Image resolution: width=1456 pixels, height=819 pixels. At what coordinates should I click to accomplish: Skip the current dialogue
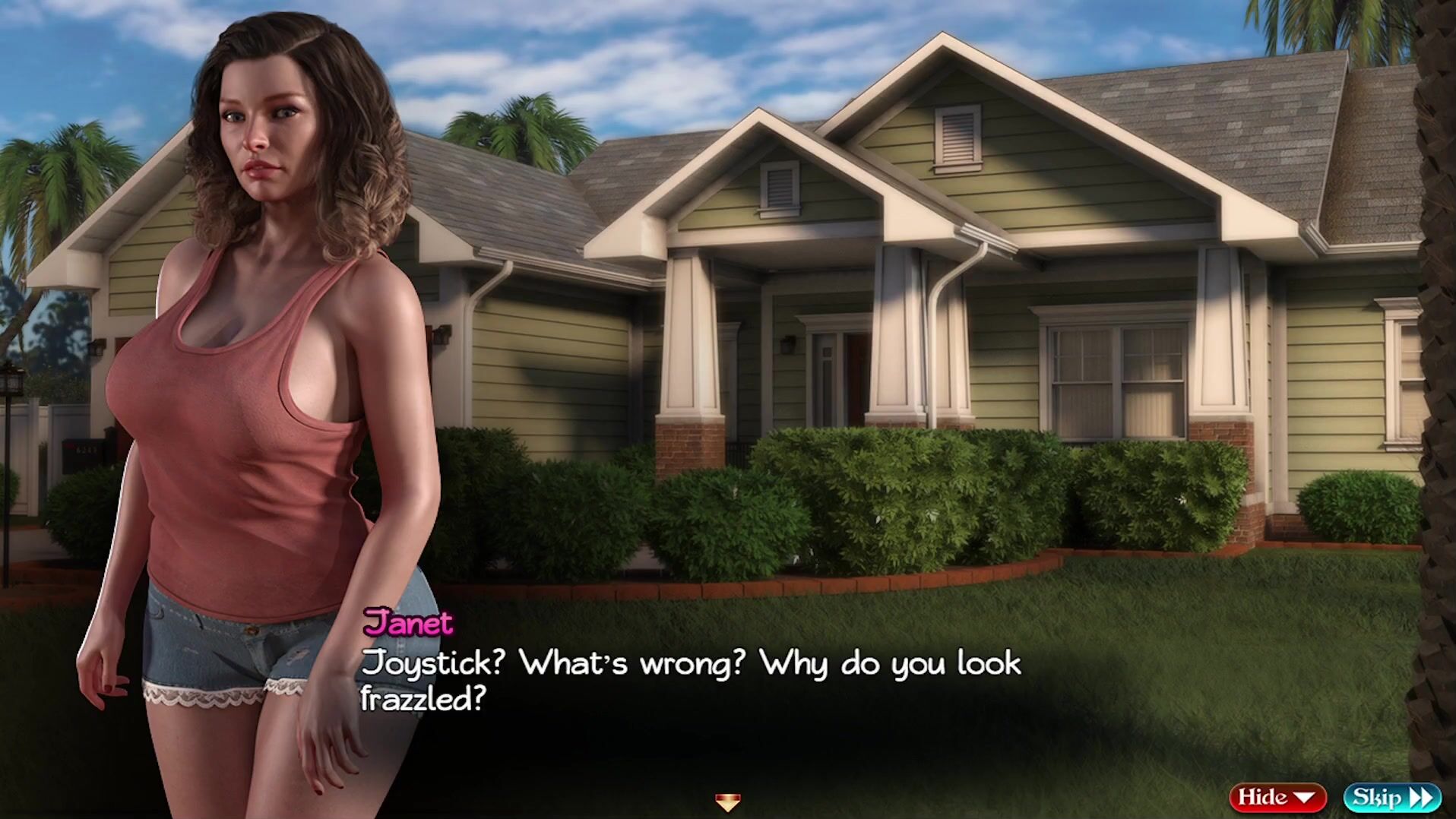pyautogui.click(x=1392, y=797)
